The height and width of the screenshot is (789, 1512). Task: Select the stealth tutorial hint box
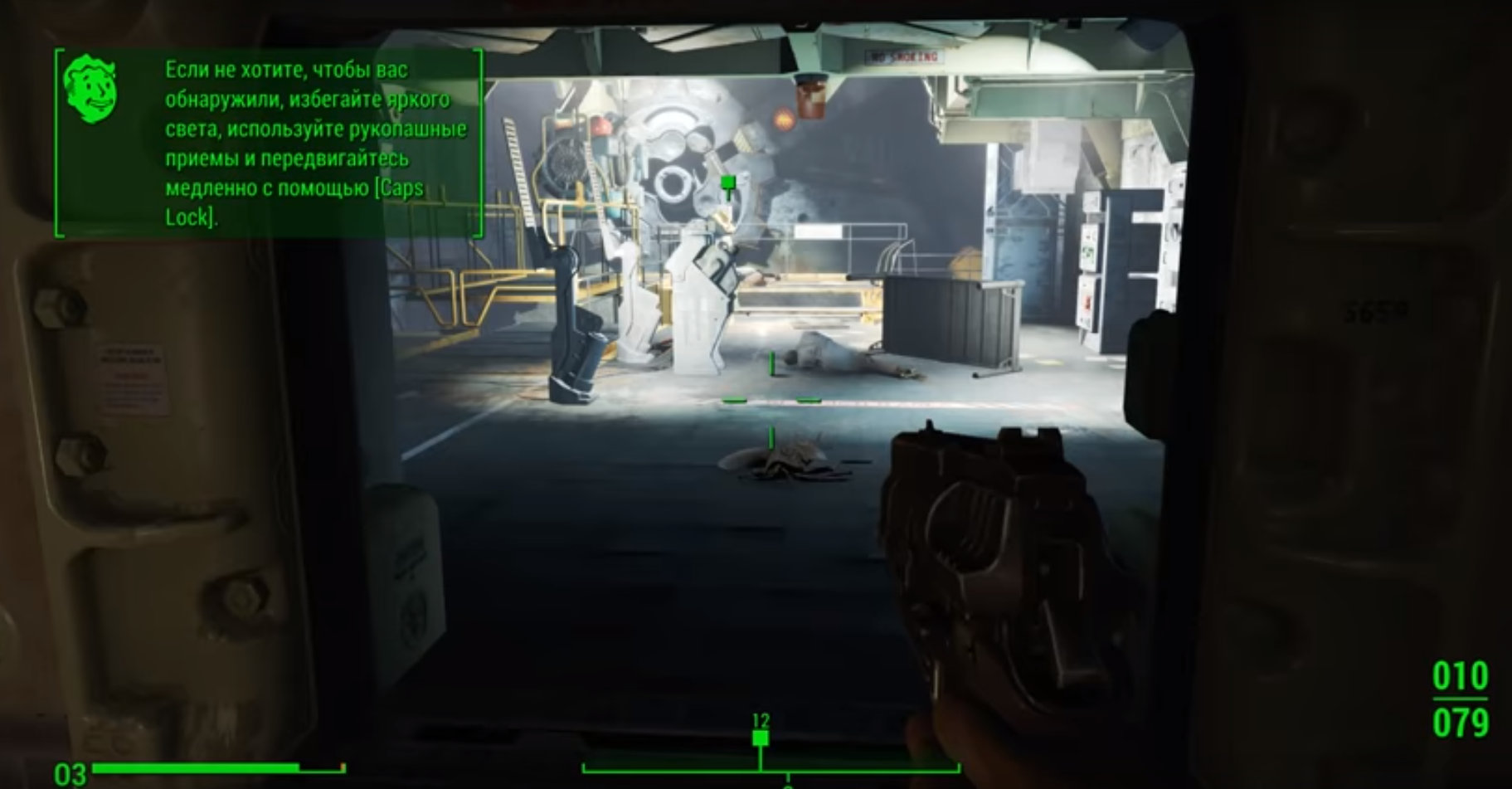269,143
